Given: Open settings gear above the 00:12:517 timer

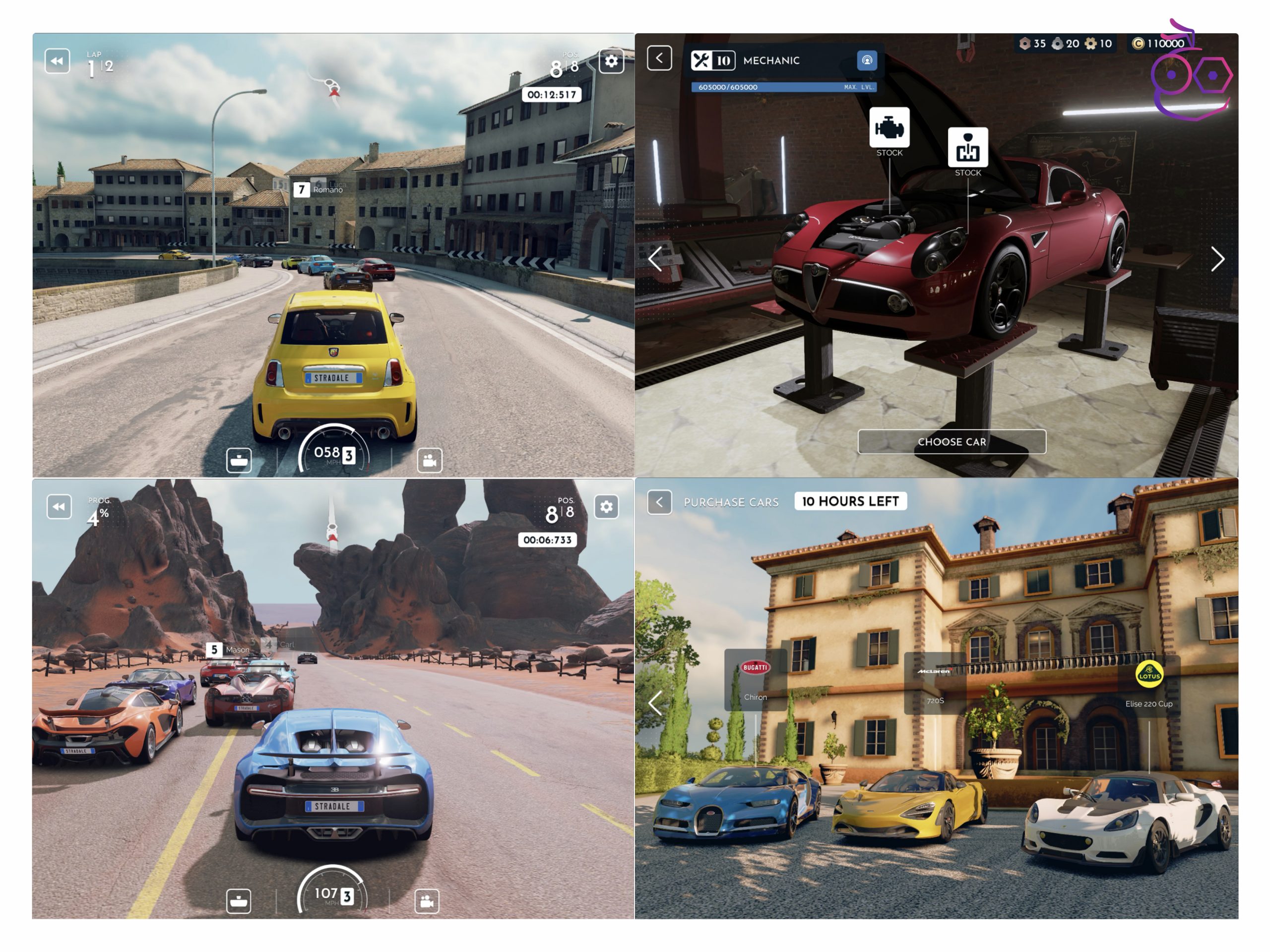Looking at the screenshot, I should pos(611,61).
